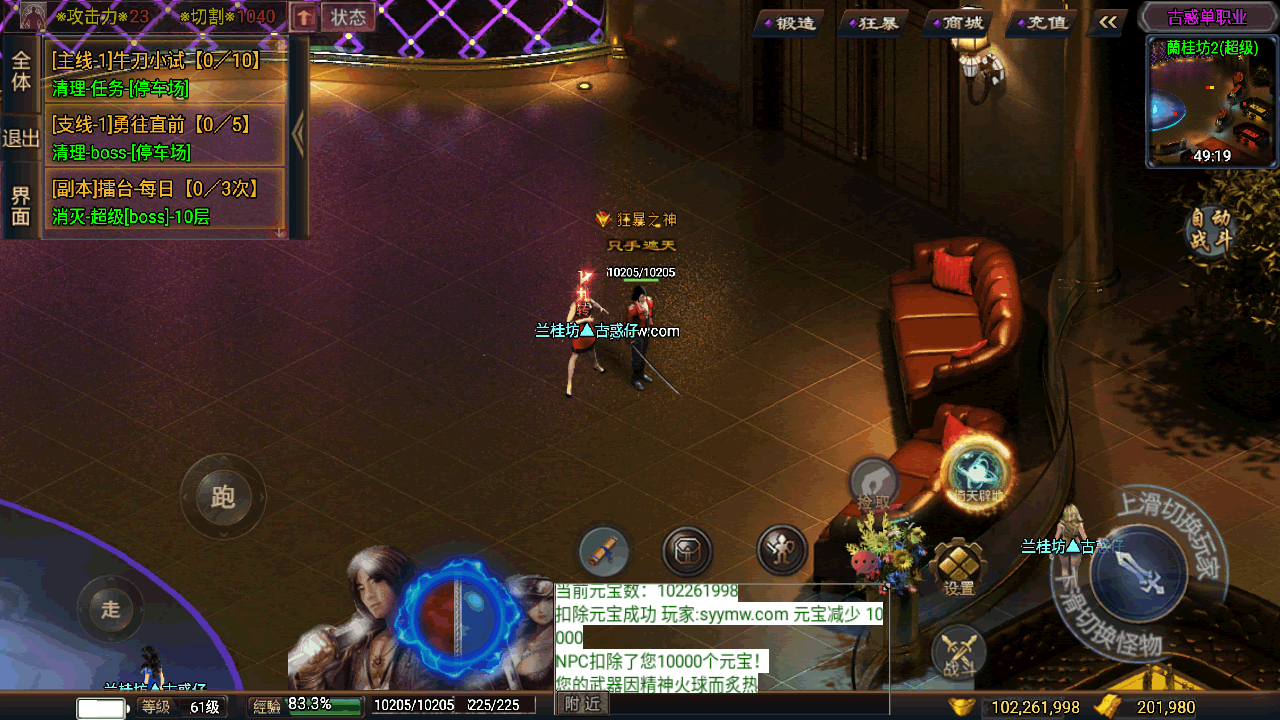This screenshot has height=720, width=1280.
Task: Open the 狂暴 berserk menu
Action: tap(871, 22)
